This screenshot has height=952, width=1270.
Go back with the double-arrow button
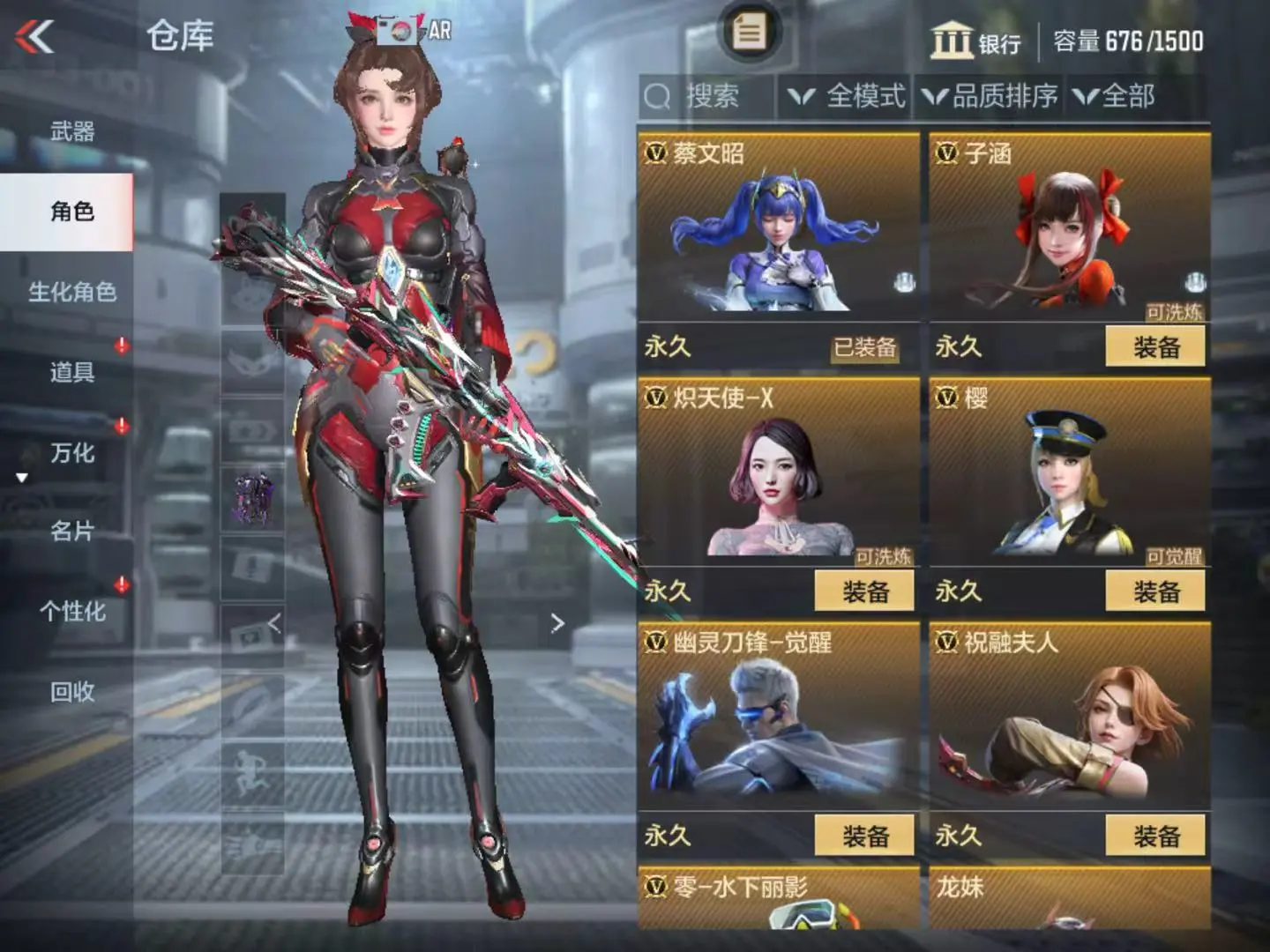pyautogui.click(x=35, y=37)
